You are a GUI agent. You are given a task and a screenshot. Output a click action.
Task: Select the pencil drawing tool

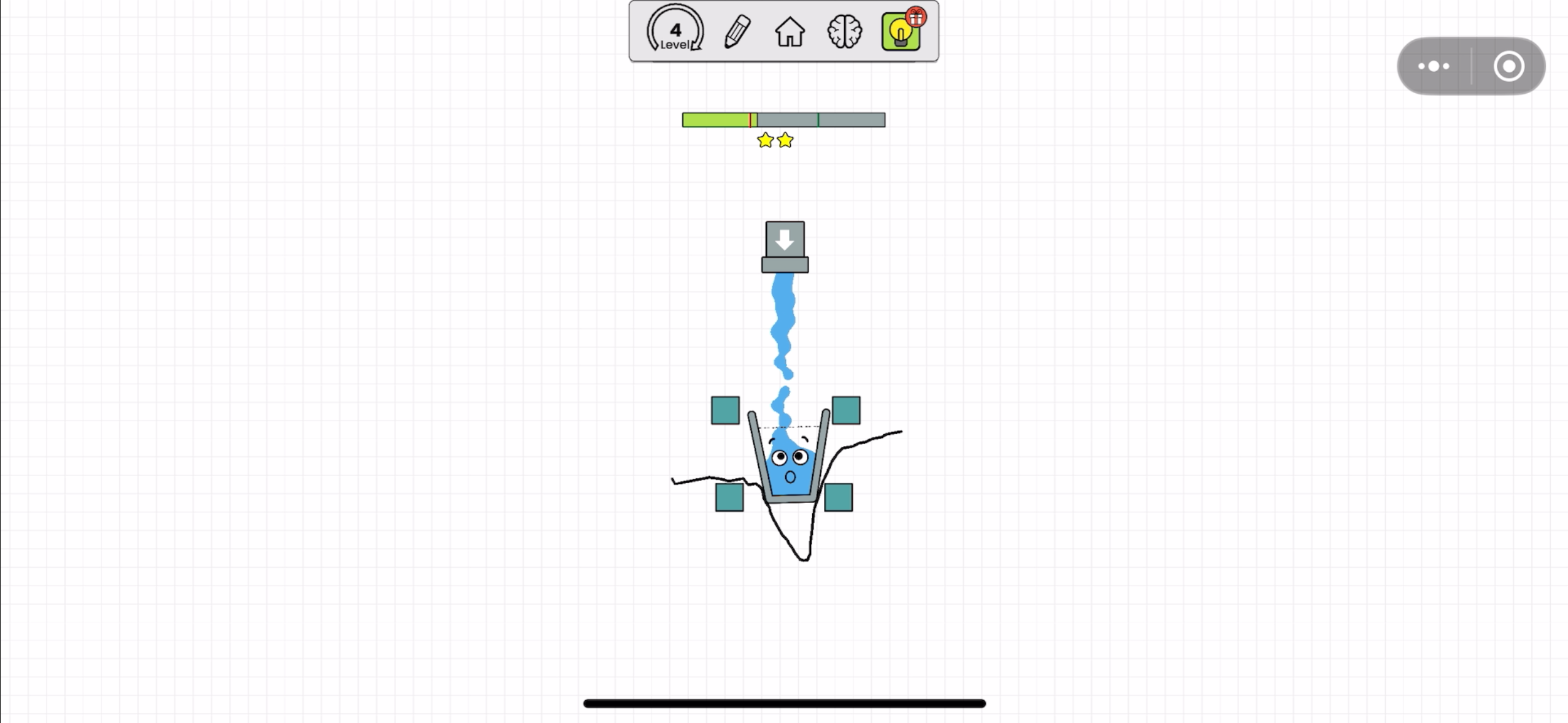click(x=736, y=32)
